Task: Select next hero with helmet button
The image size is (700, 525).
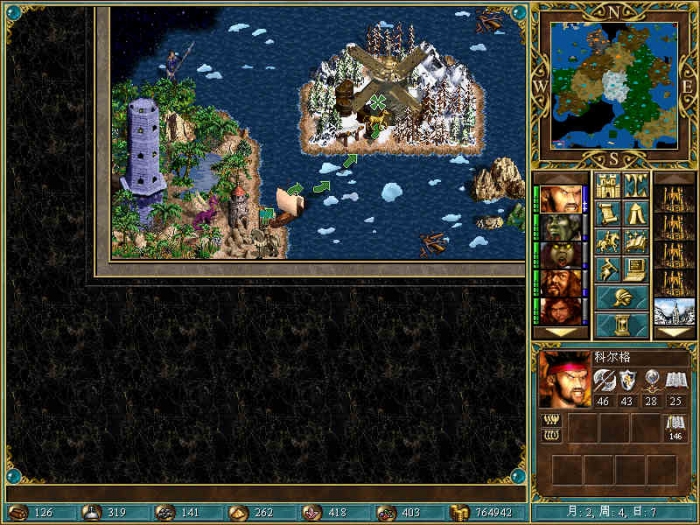Action: [621, 297]
